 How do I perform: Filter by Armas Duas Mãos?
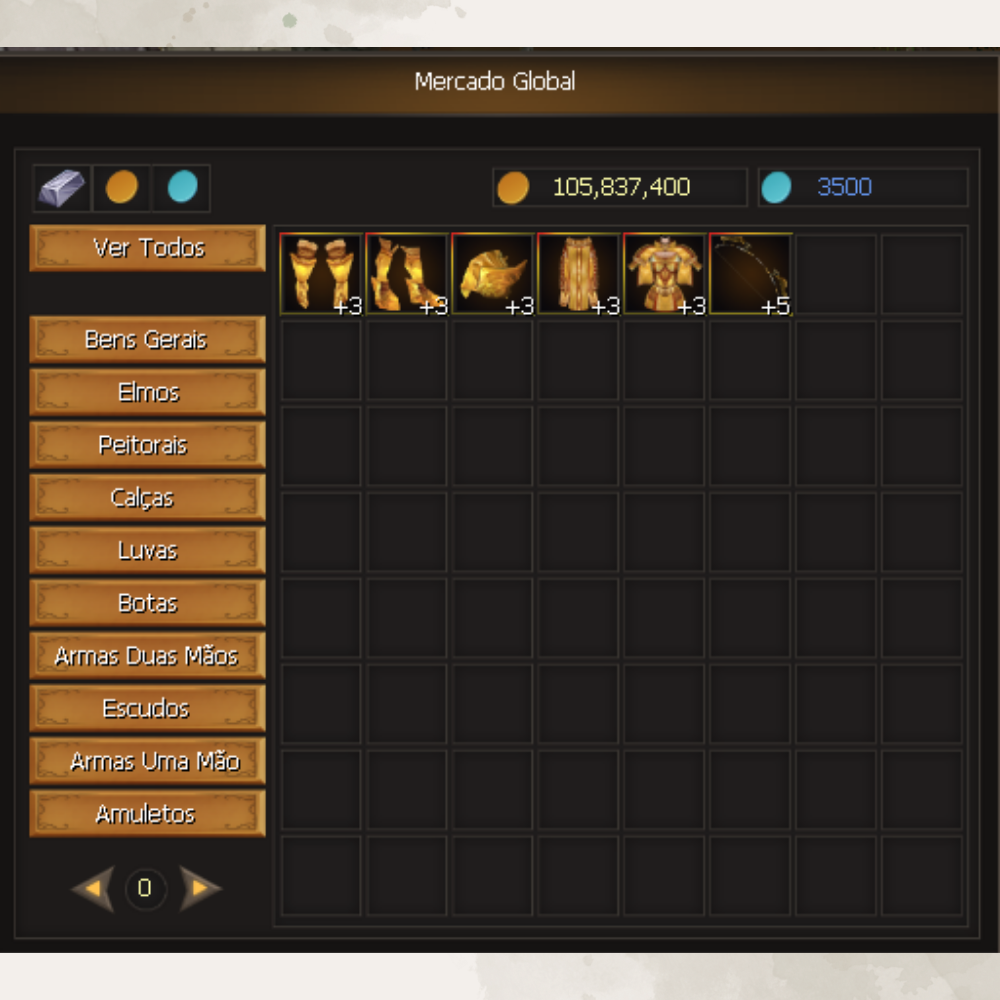point(148,657)
